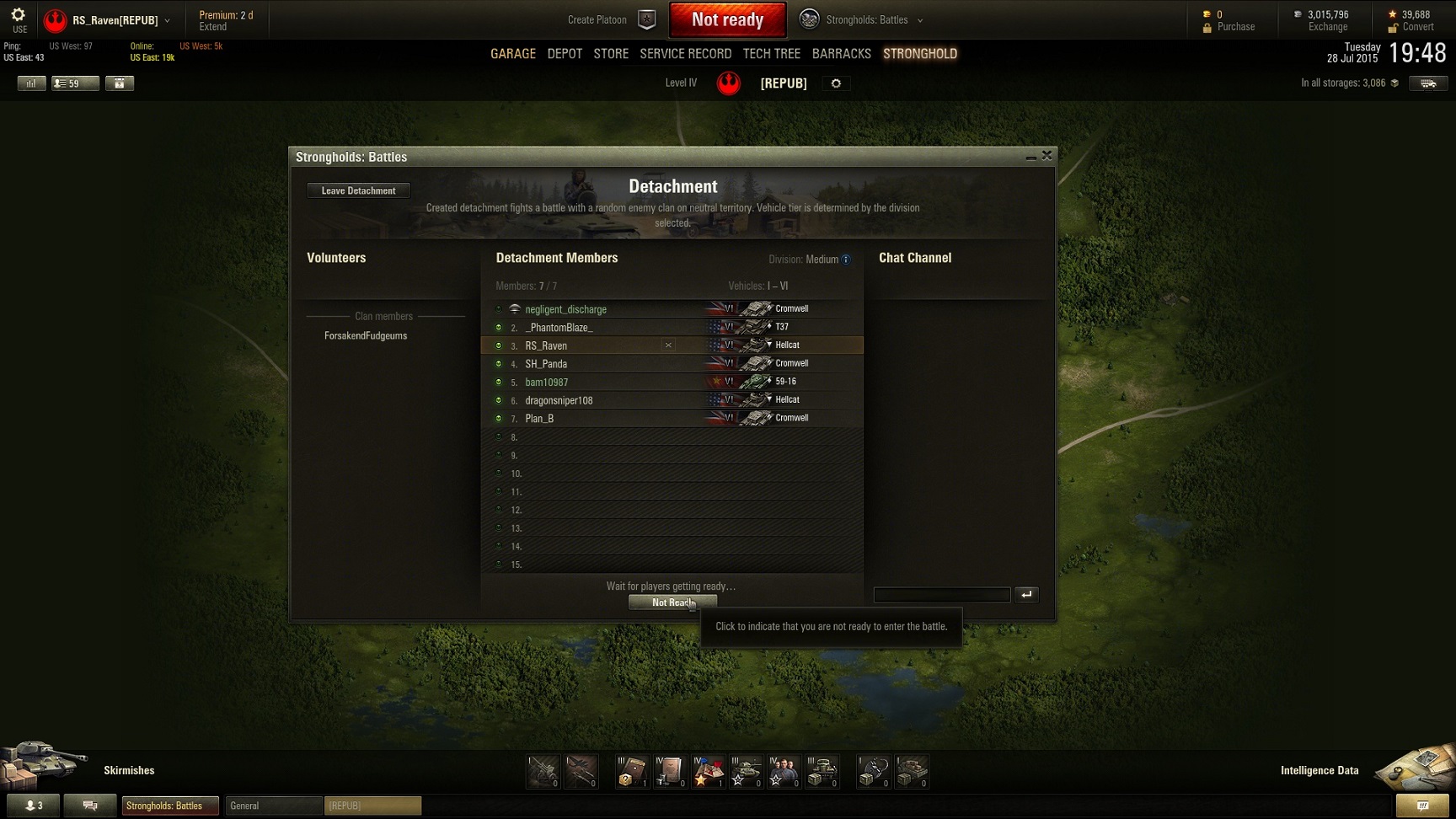Click the red Not ready battle button
Image resolution: width=1456 pixels, height=819 pixels.
click(x=727, y=20)
